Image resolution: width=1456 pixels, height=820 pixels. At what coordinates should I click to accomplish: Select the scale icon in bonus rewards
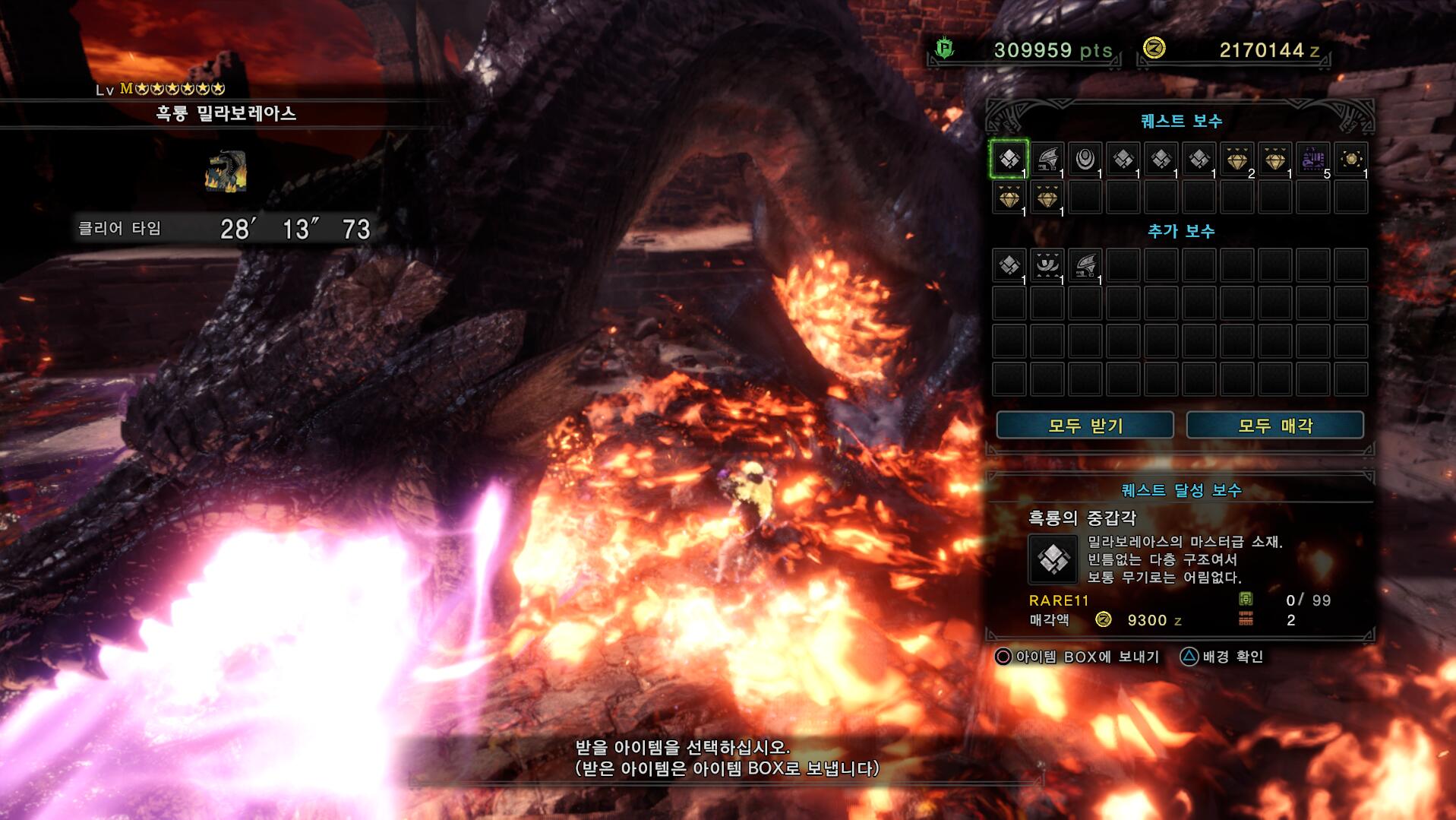click(1009, 265)
